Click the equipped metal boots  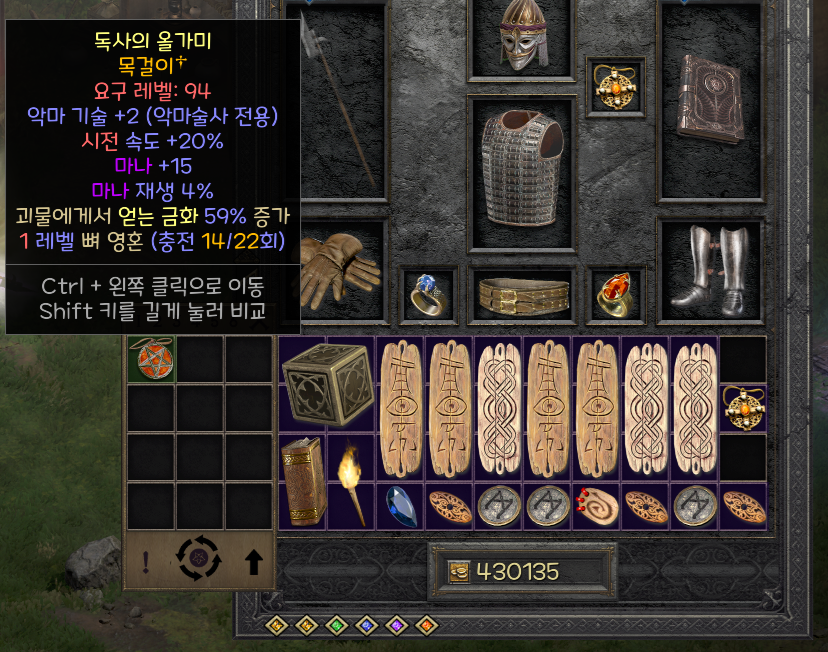tap(709, 265)
